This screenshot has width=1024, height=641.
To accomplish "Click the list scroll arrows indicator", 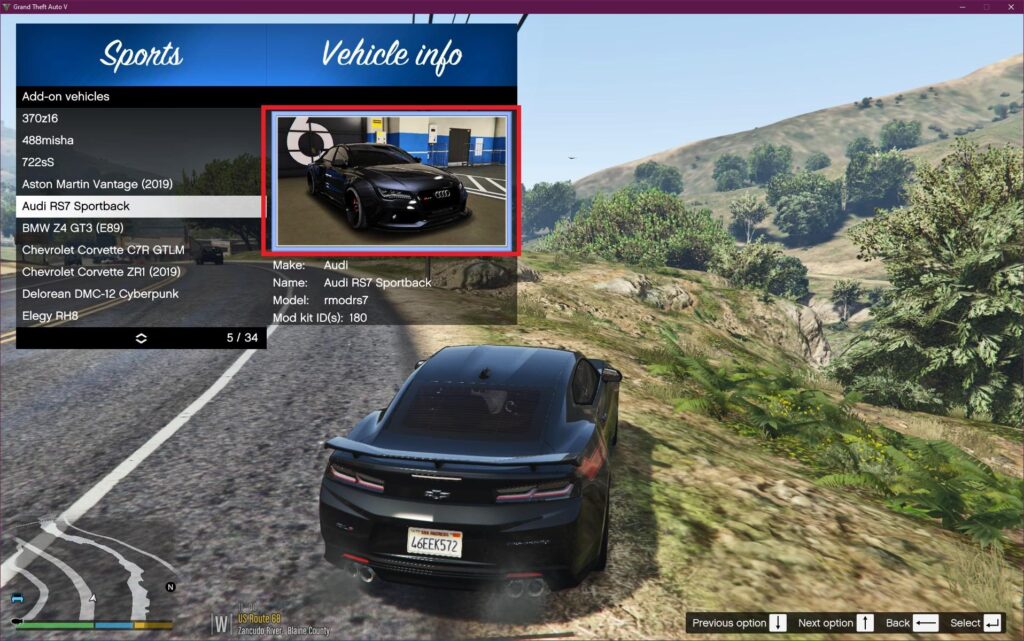I will point(141,338).
